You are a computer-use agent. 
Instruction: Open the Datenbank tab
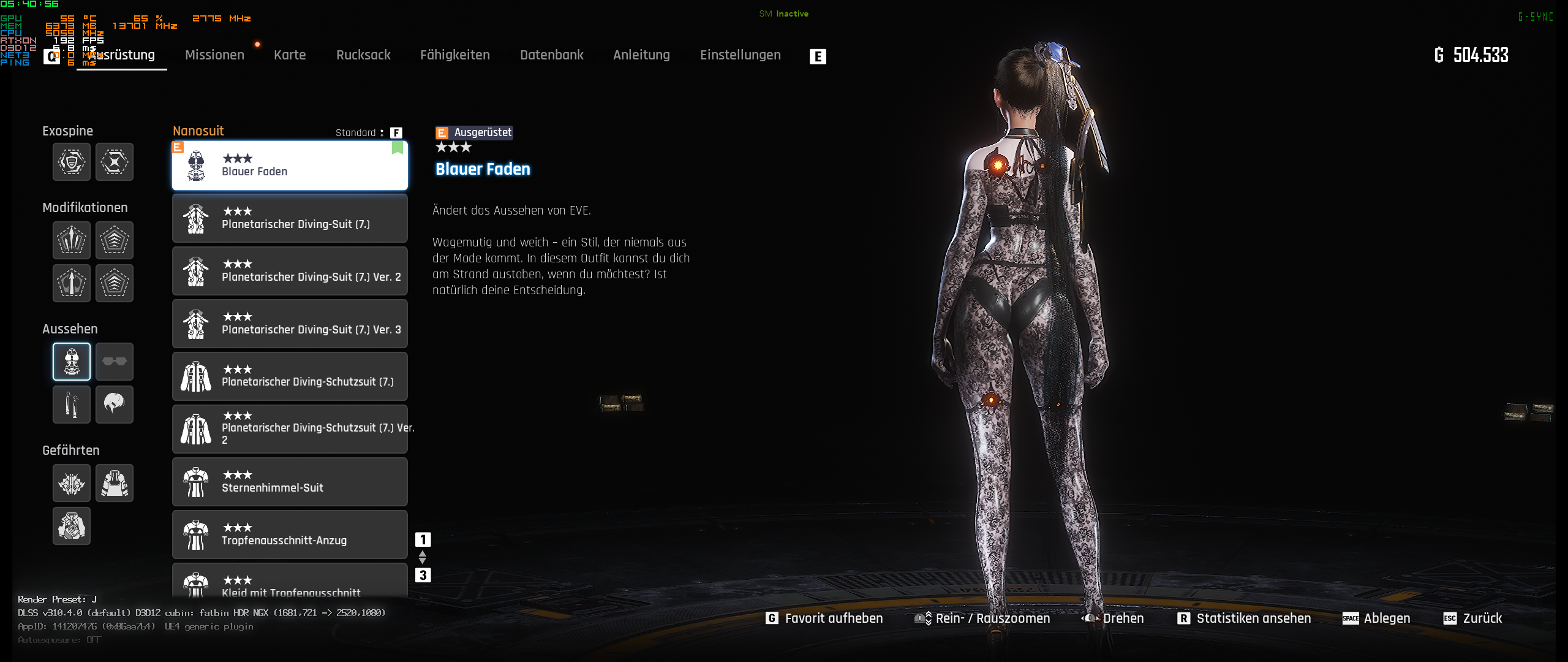[x=551, y=55]
